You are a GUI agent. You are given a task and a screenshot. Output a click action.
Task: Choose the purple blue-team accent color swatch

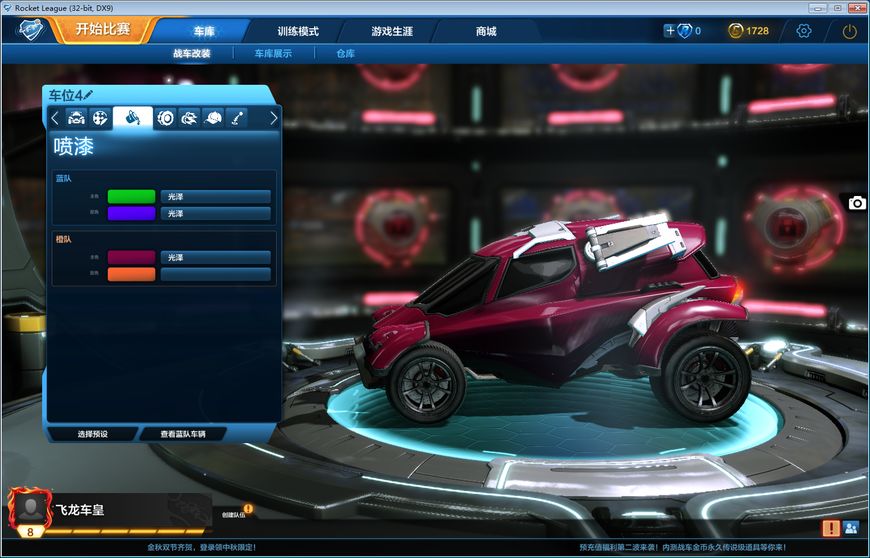(131, 213)
